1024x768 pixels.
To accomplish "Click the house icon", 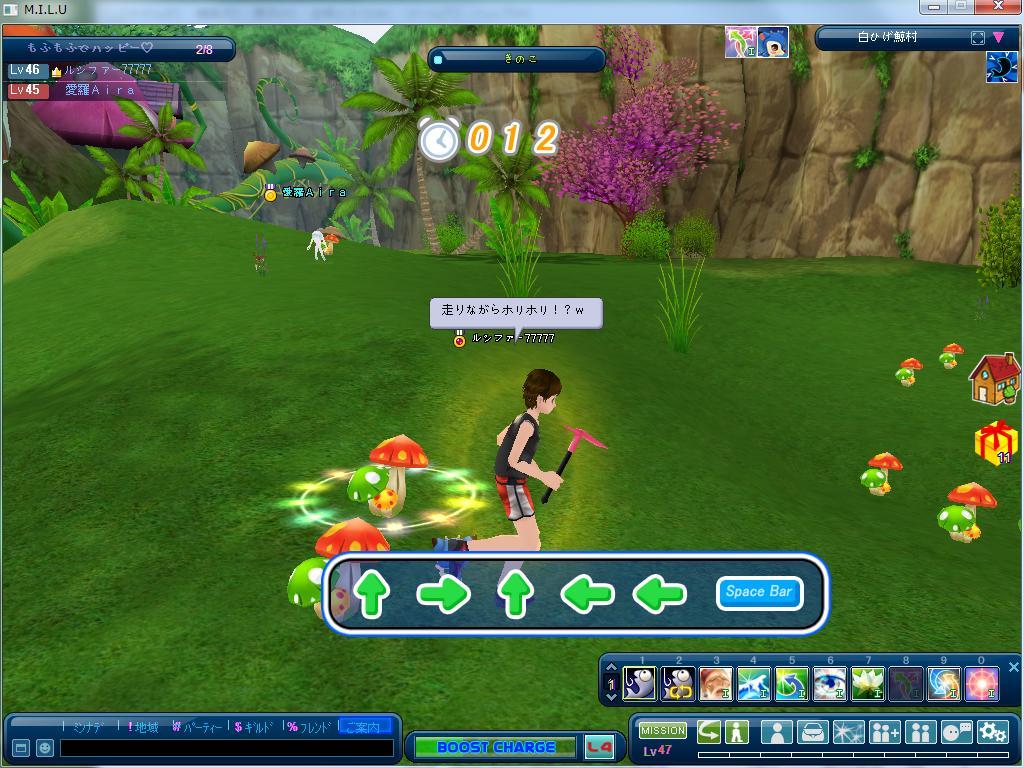I will point(994,379).
